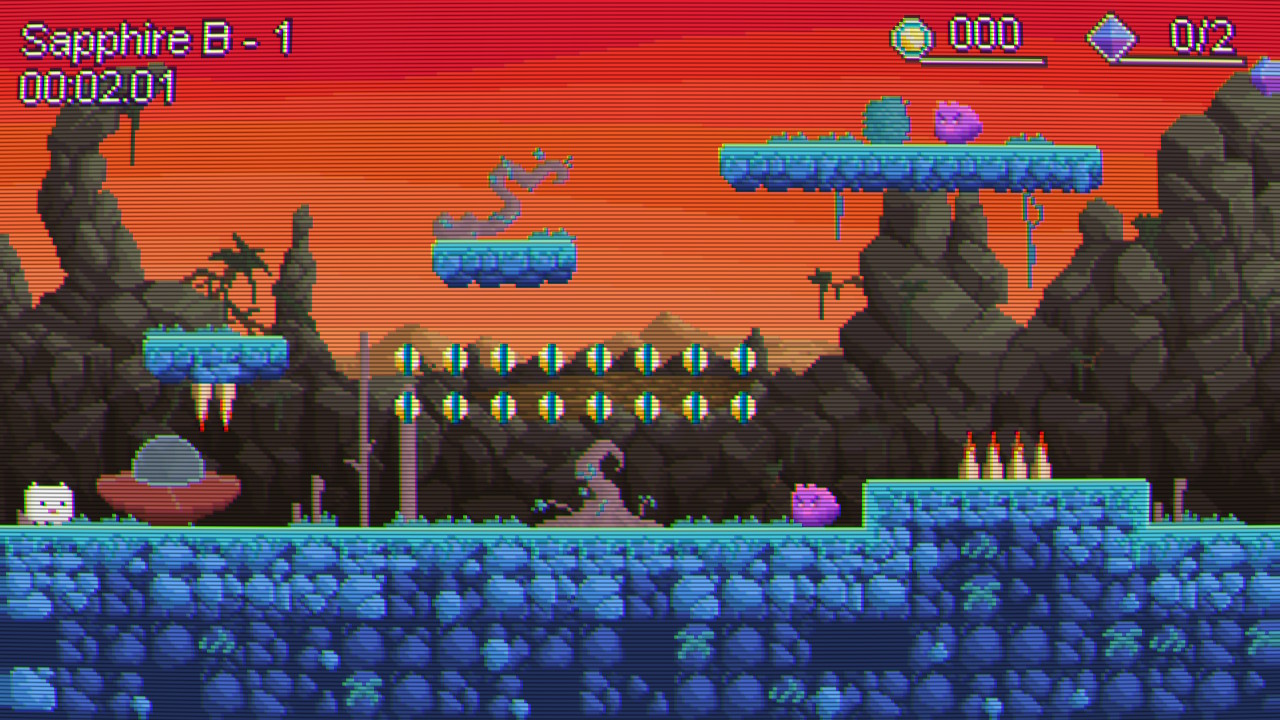Toggle the rightmost lantern in the bottom row
Screen dimensions: 1280x720
(745, 405)
